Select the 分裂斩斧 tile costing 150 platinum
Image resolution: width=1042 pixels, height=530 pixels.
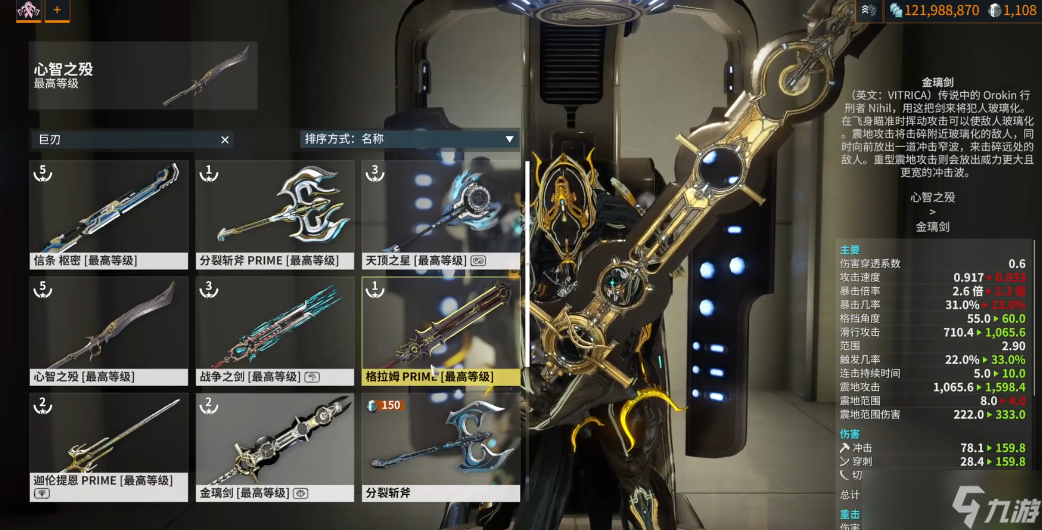point(440,446)
